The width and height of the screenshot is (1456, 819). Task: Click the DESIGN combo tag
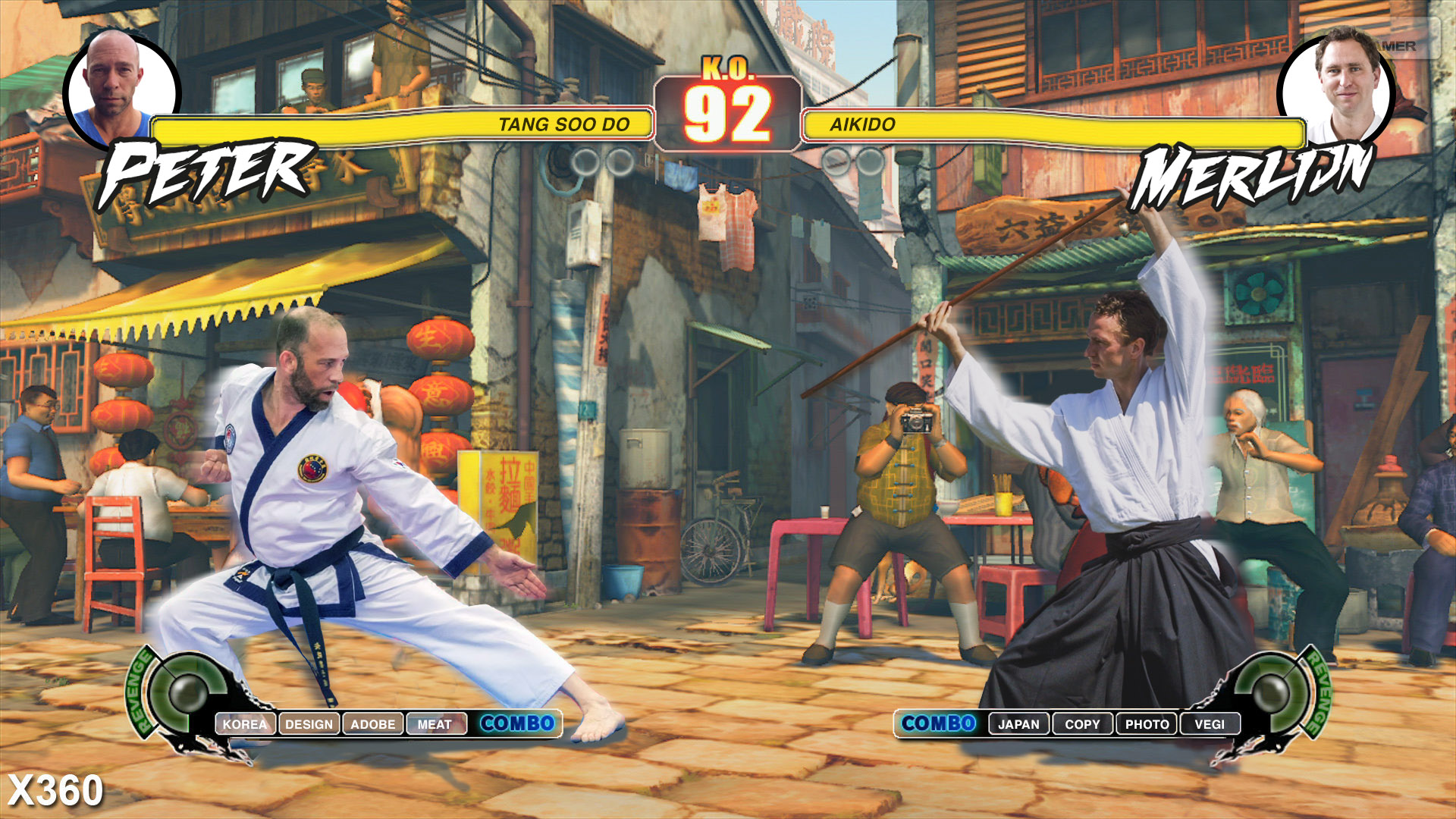point(309,724)
